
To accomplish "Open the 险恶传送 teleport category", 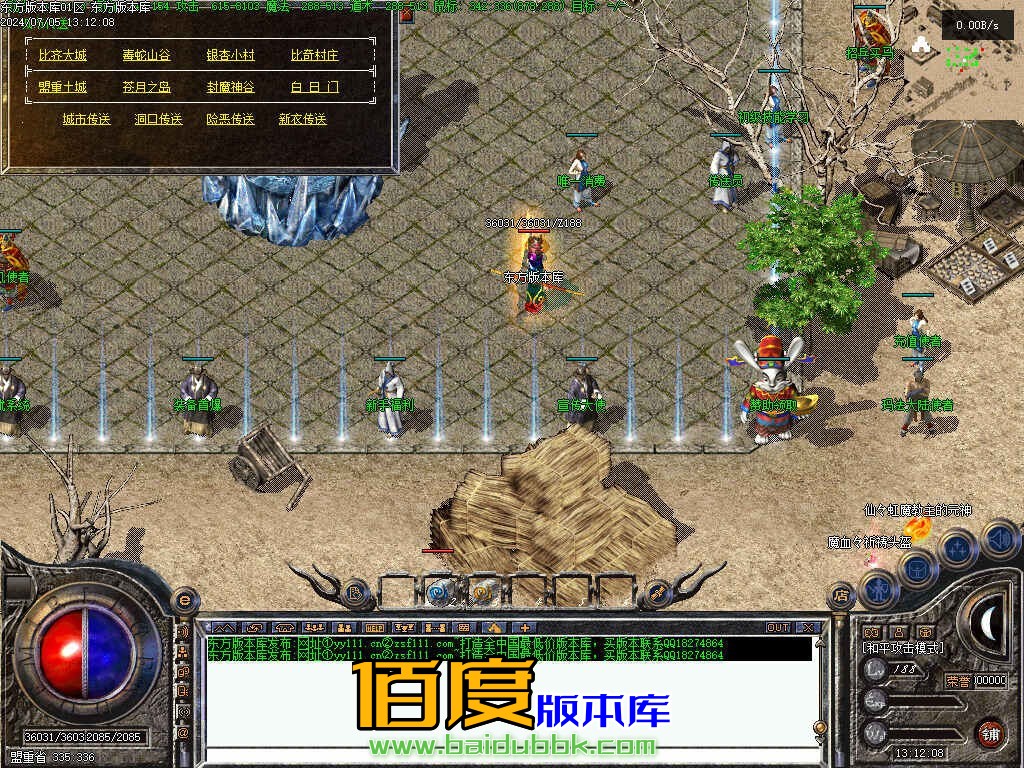I will (x=230, y=119).
